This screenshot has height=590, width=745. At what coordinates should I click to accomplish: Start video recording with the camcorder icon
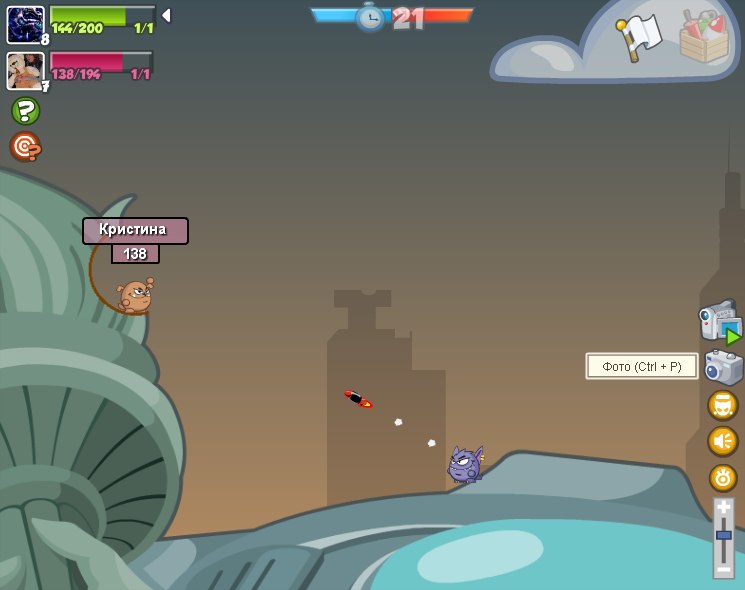click(718, 322)
